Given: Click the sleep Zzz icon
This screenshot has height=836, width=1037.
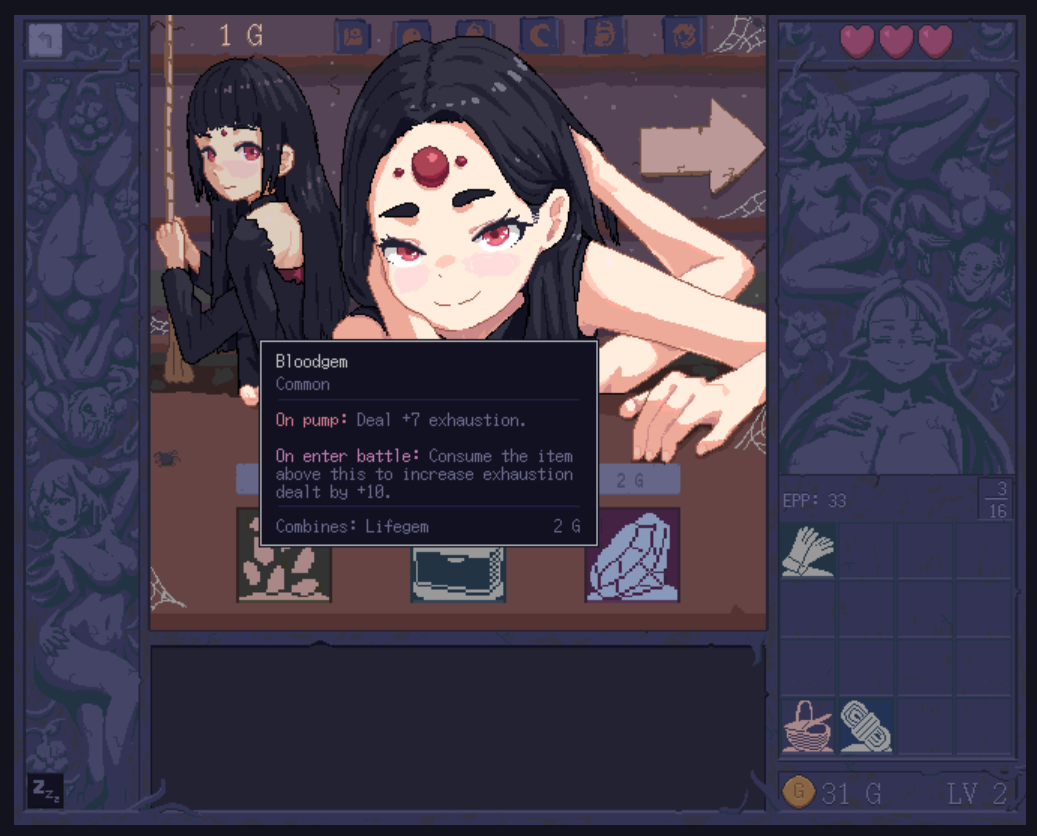Looking at the screenshot, I should [45, 790].
